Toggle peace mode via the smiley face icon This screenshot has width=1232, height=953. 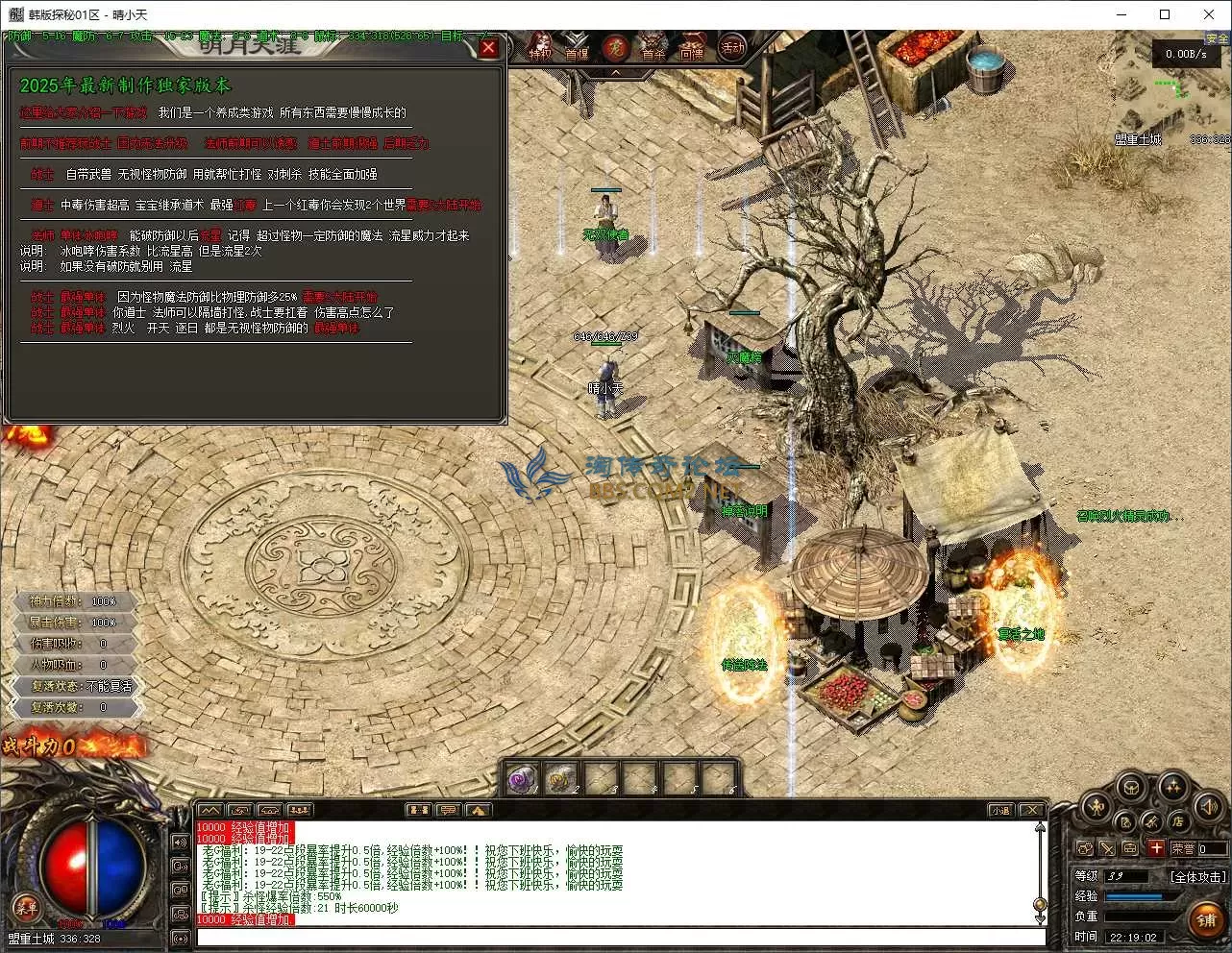point(1085,848)
